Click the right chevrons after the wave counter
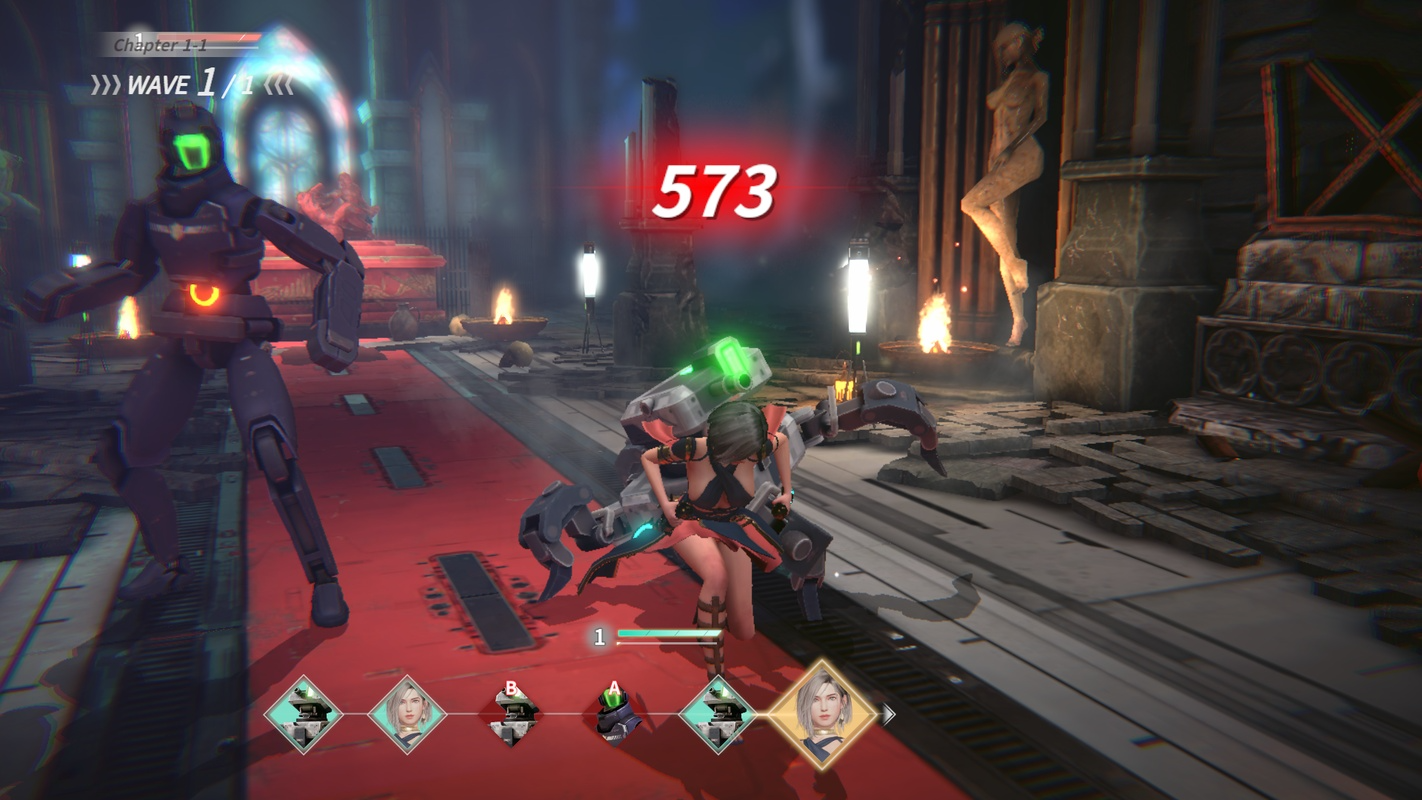1422x800 pixels. (x=277, y=85)
